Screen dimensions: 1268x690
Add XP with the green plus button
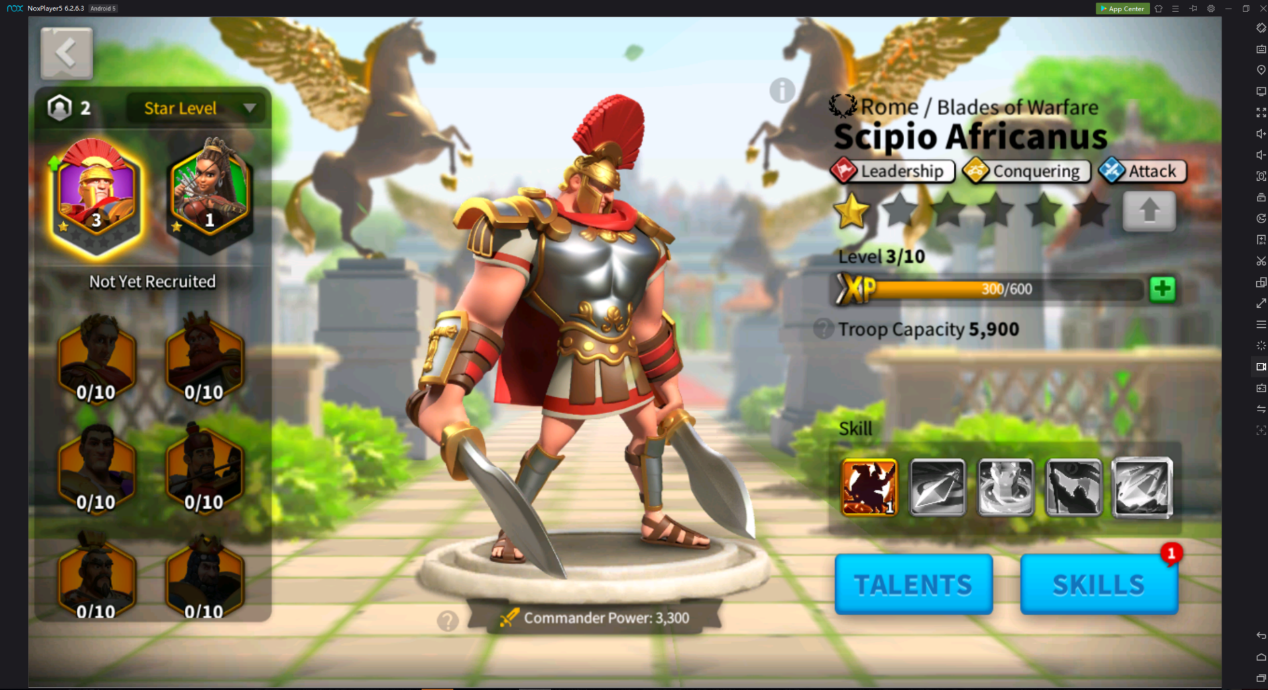[1162, 290]
